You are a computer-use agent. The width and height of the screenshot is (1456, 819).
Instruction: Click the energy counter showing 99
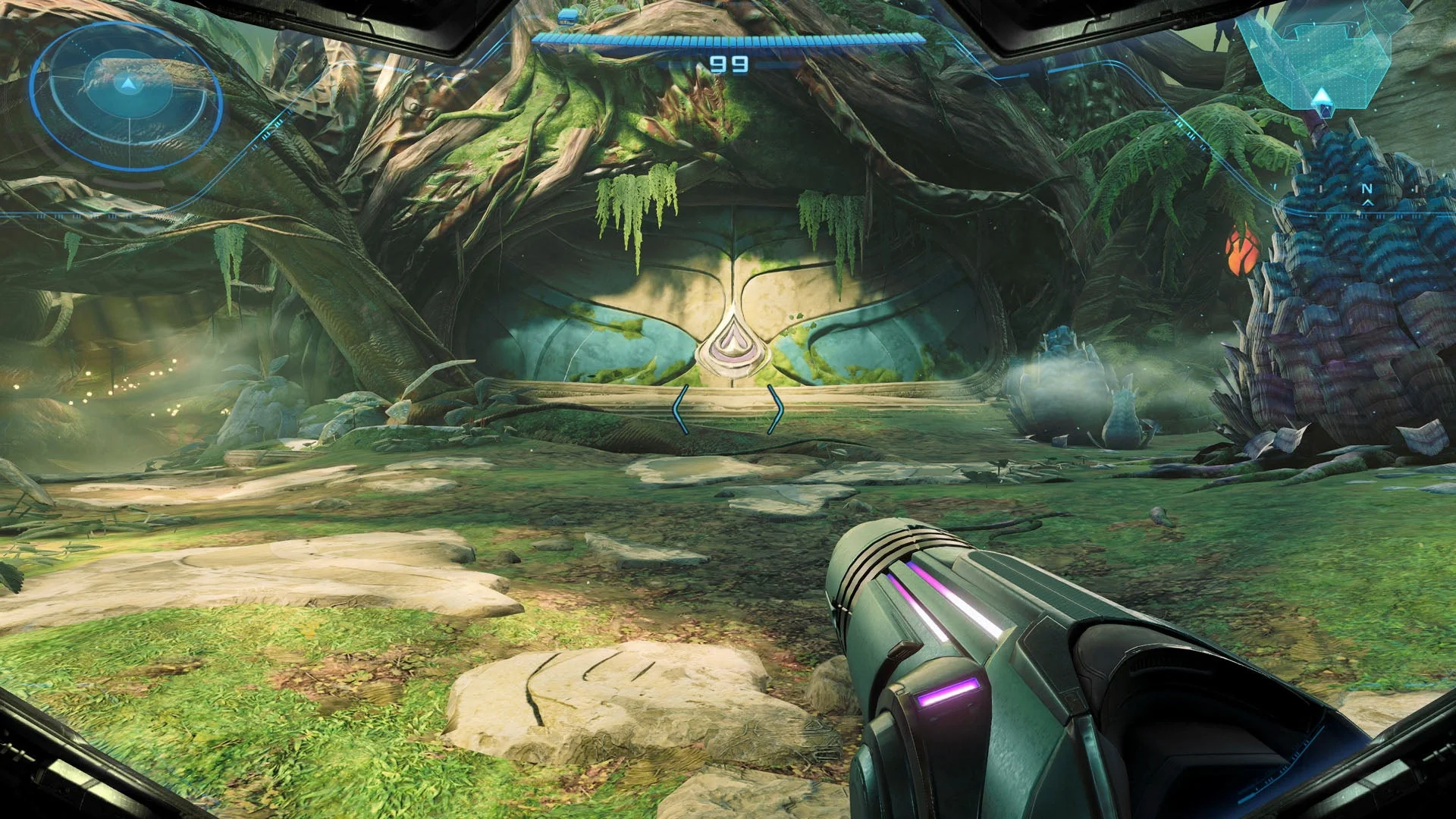click(x=728, y=64)
